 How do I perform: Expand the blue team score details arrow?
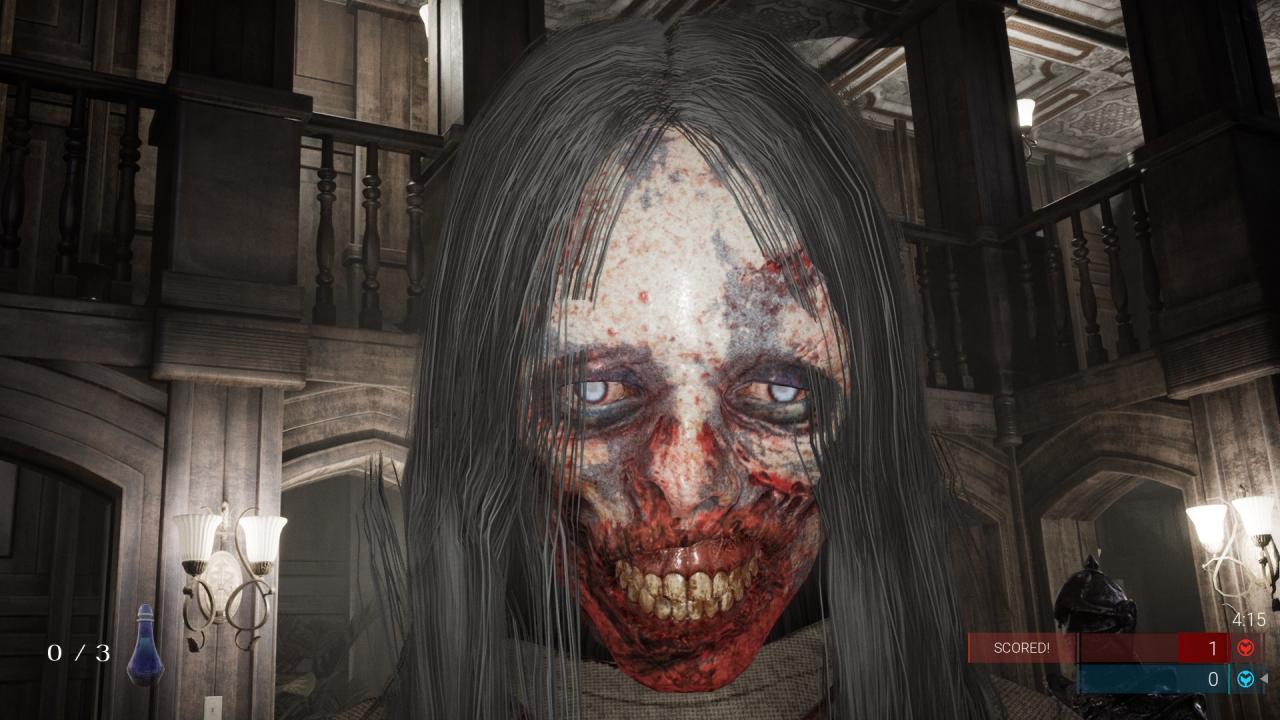click(1264, 678)
